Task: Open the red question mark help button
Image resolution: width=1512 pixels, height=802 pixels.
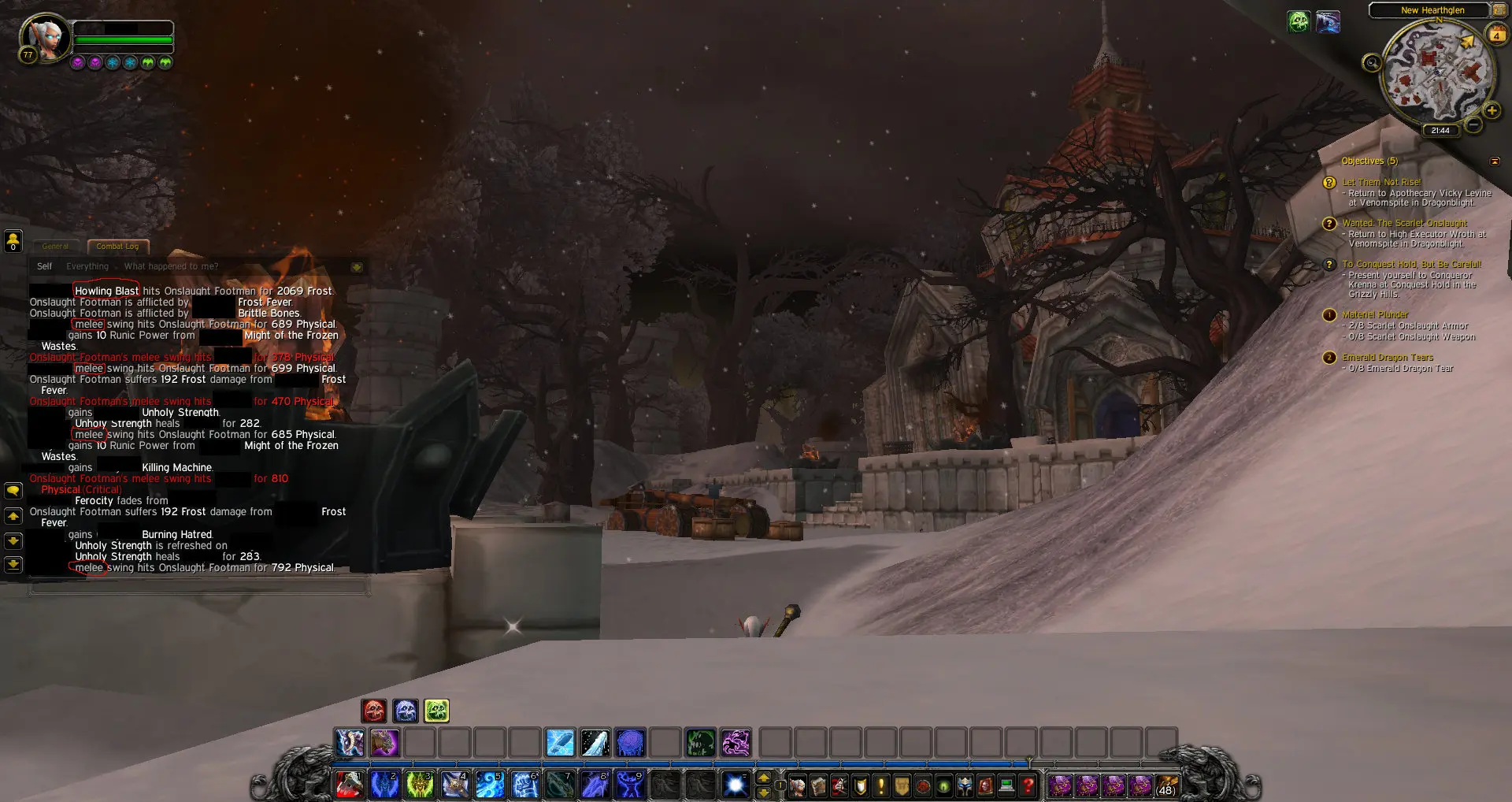Action: 1028,785
